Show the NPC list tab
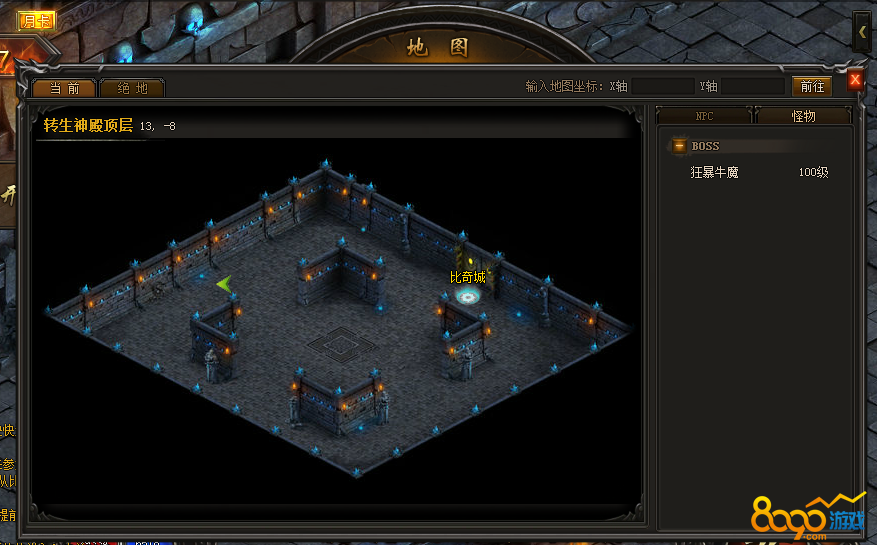The width and height of the screenshot is (877, 545). coord(704,116)
